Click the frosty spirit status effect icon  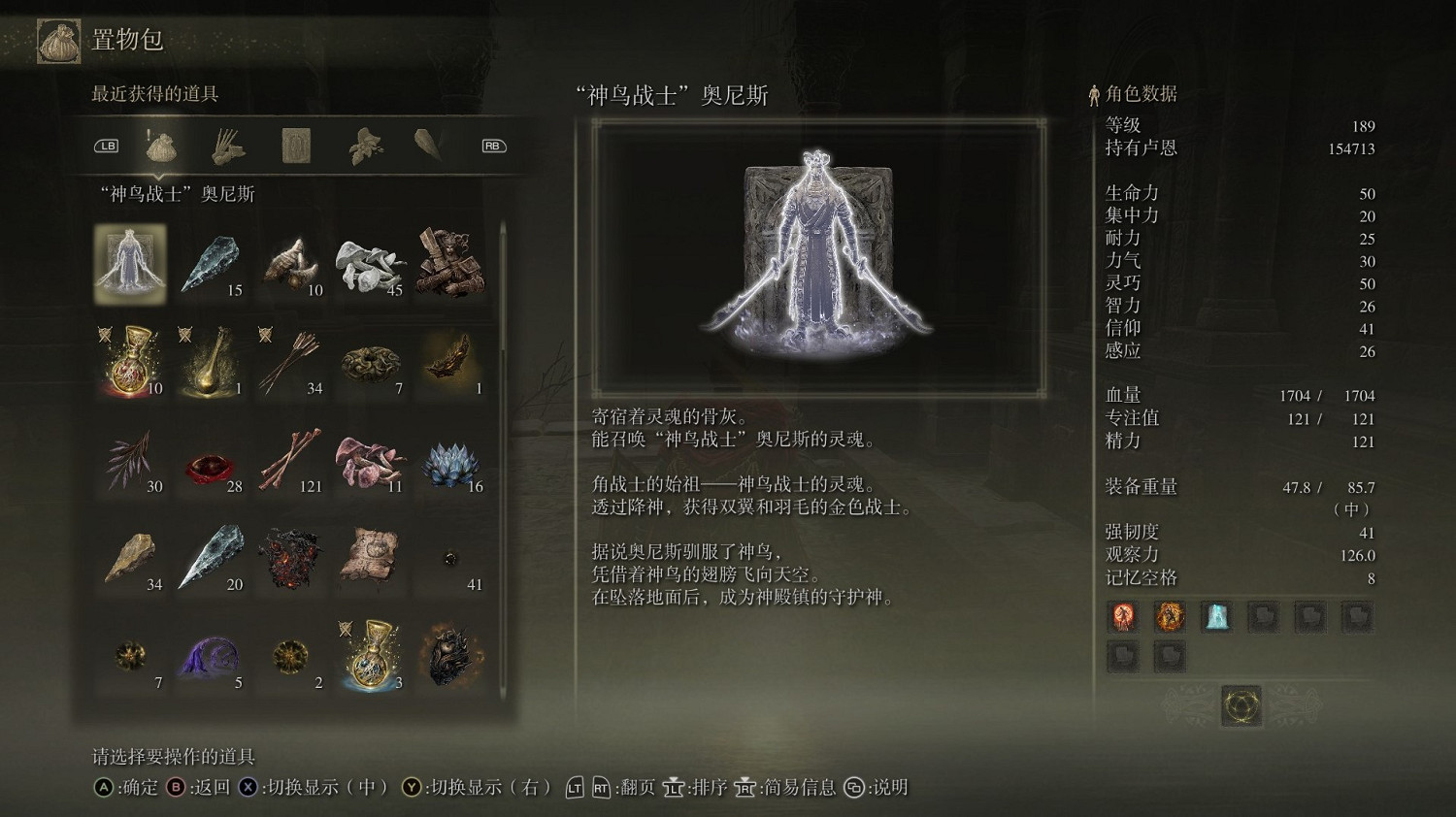click(x=1216, y=618)
